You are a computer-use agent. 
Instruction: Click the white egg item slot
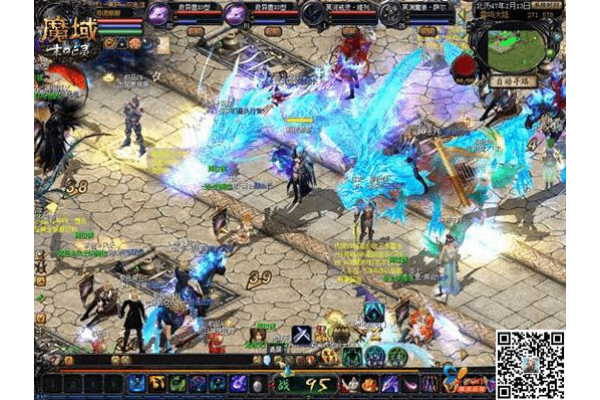pos(258,384)
